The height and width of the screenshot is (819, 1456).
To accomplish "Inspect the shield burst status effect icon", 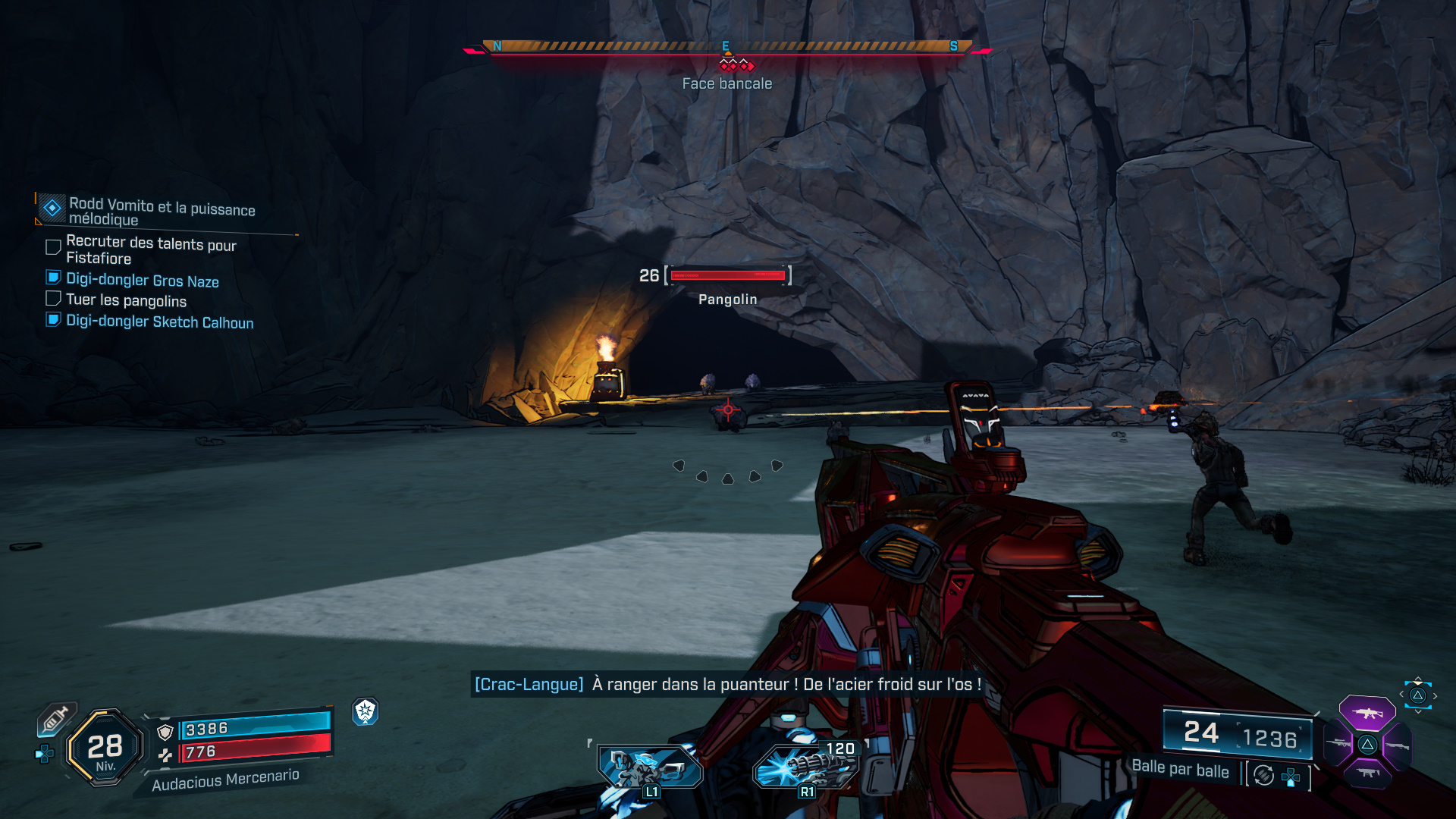I will click(366, 711).
